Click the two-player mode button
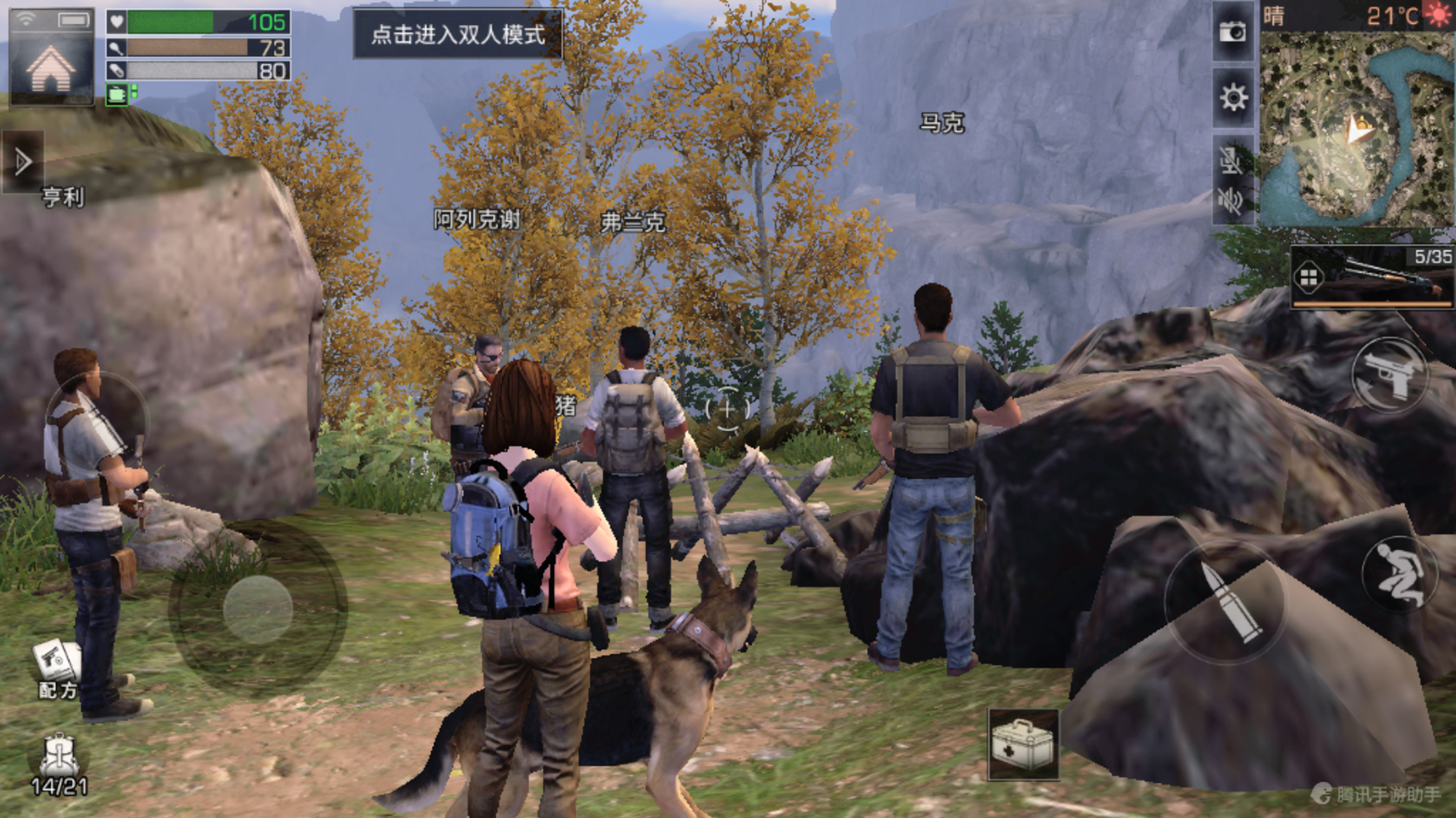 [458, 34]
